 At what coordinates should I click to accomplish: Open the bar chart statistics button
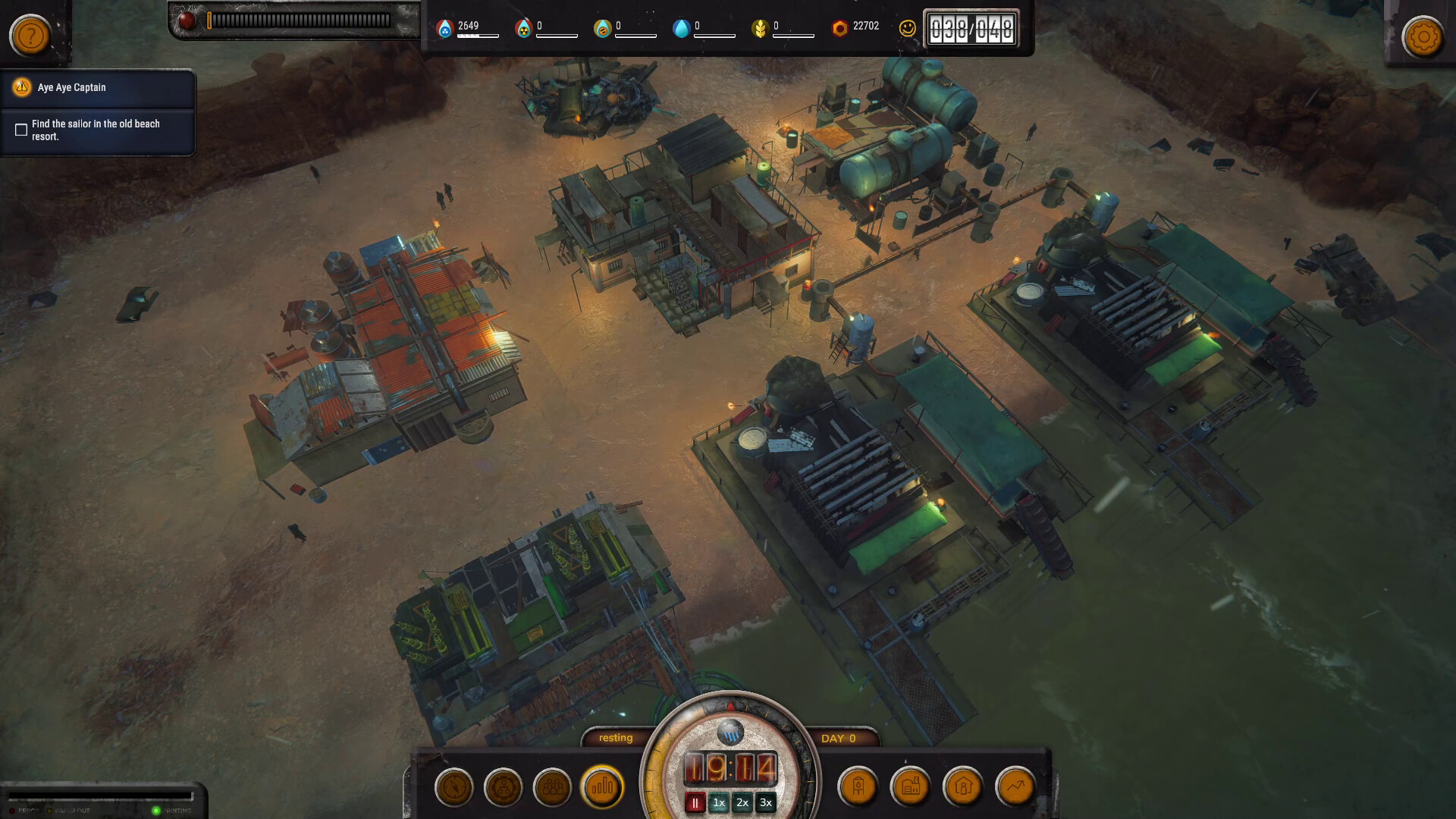(602, 787)
